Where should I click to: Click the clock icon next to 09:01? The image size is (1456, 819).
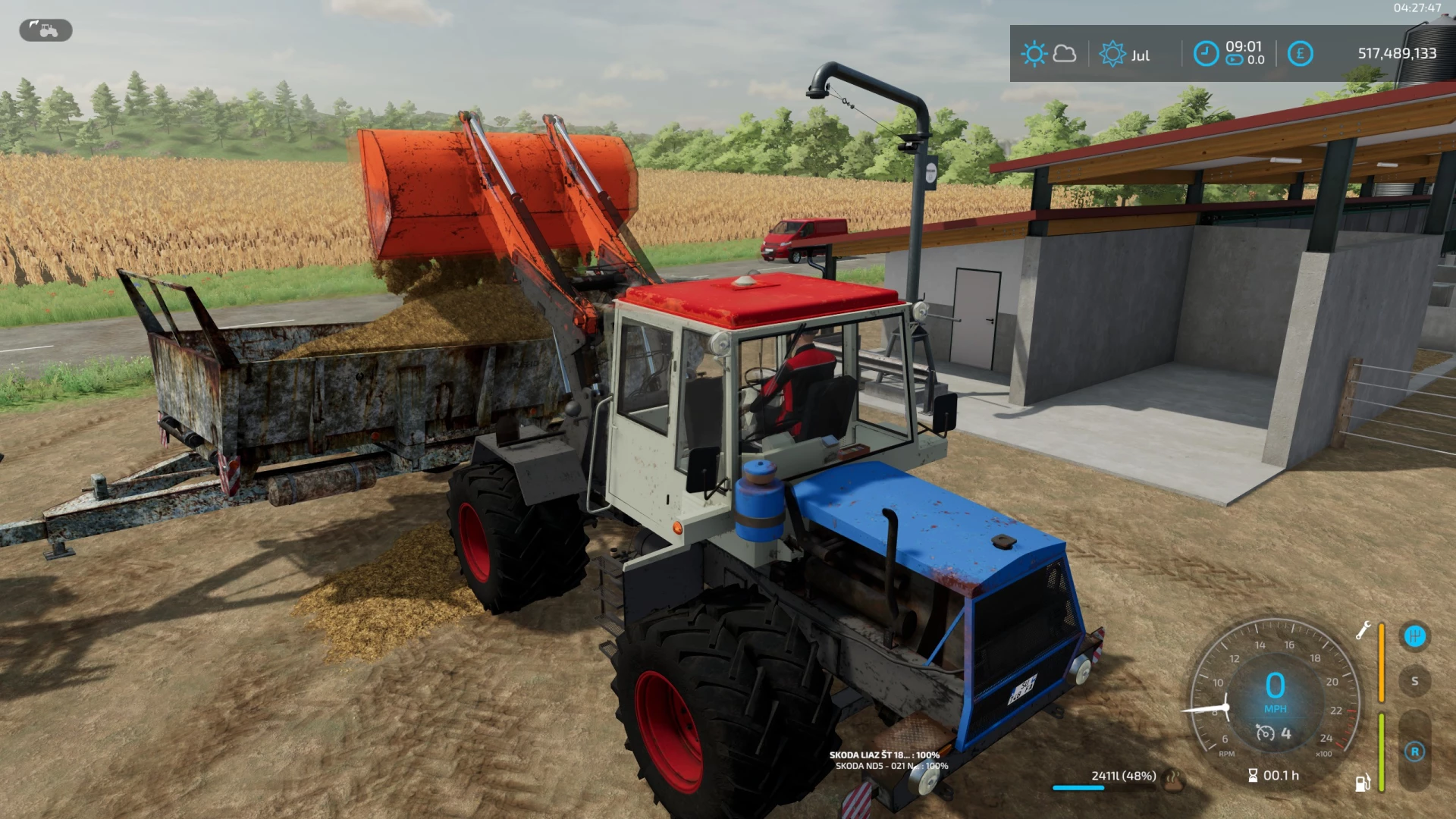click(x=1207, y=53)
